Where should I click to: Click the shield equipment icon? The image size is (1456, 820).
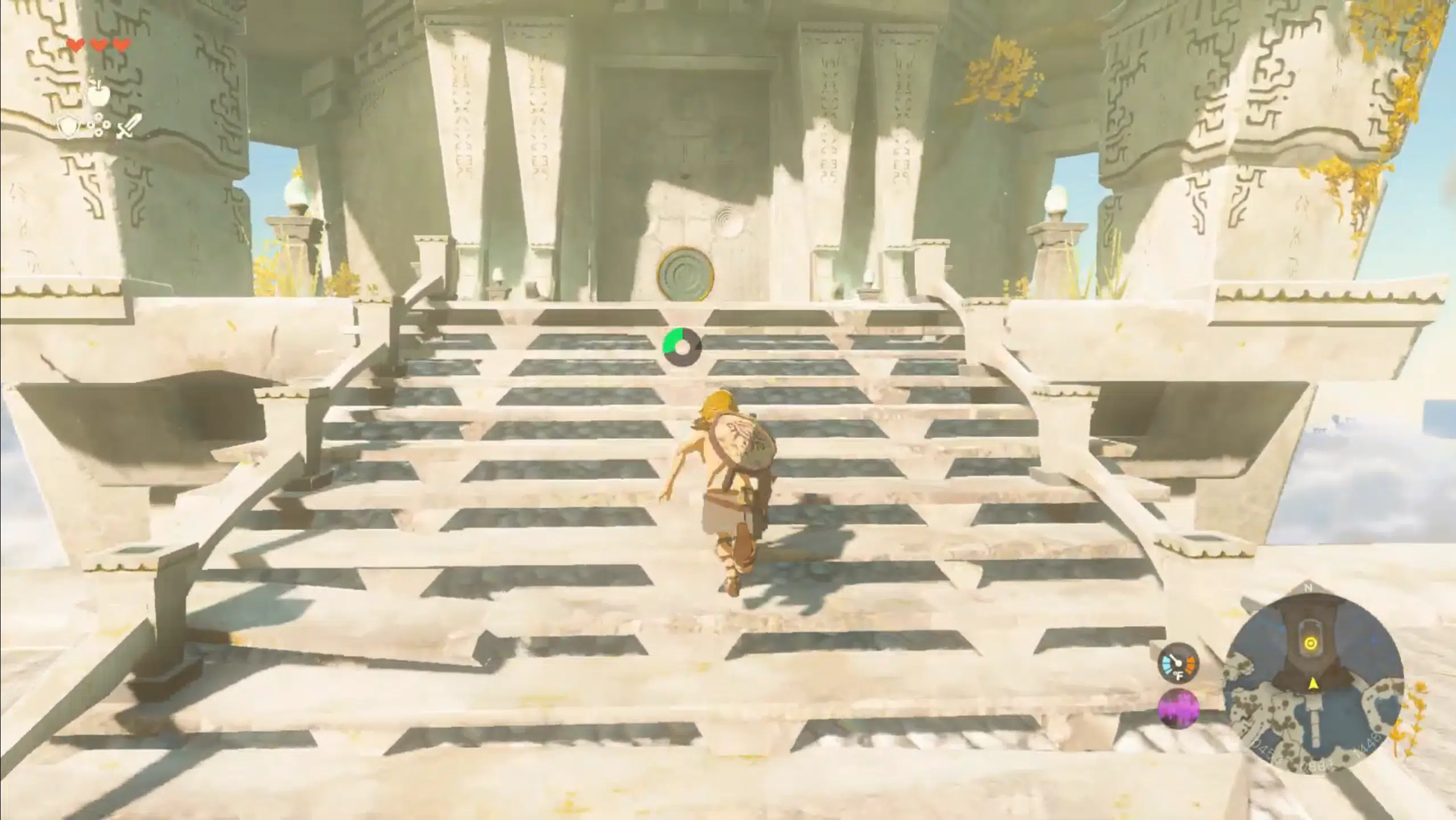(67, 127)
